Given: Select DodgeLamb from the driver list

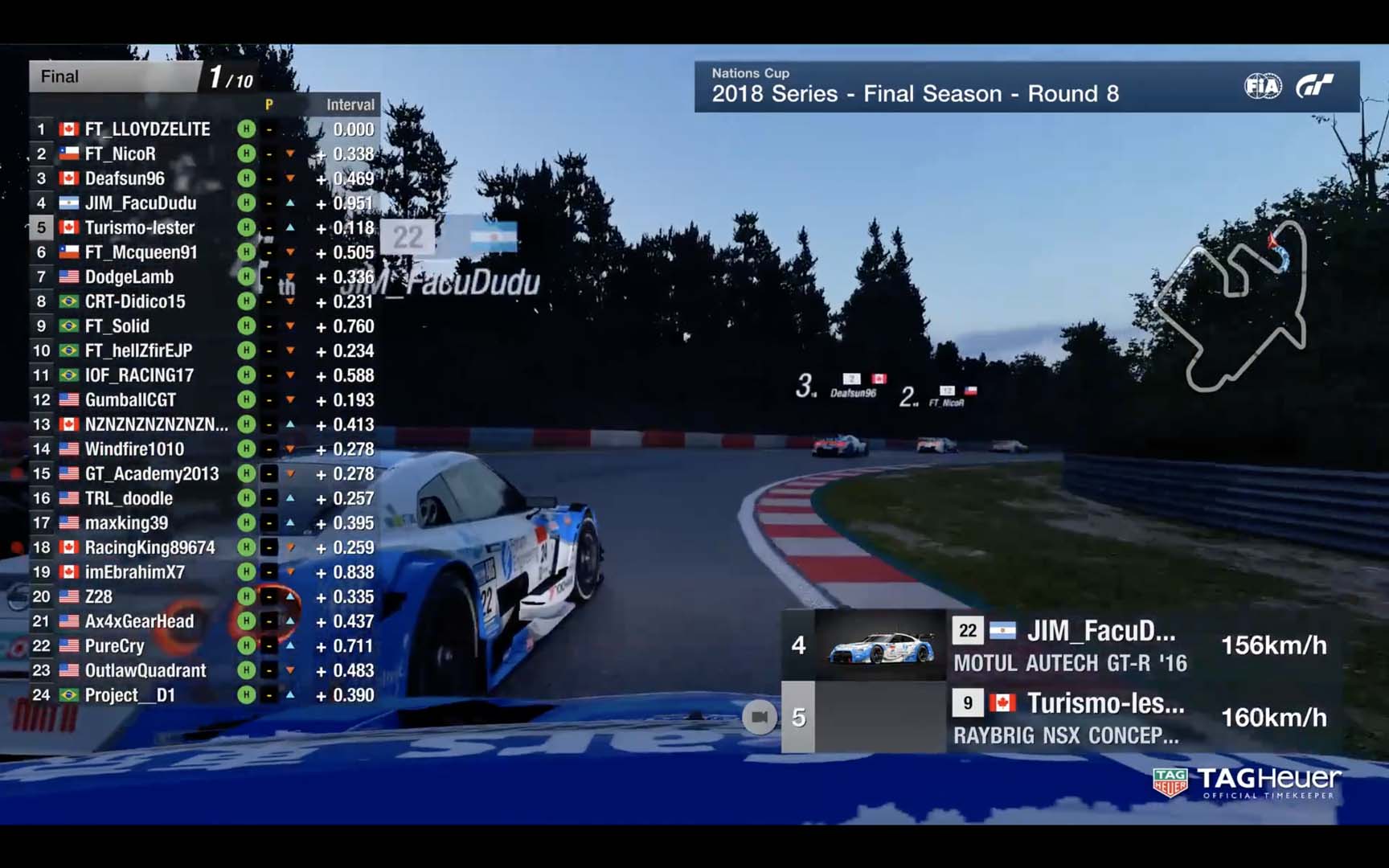Looking at the screenshot, I should pos(129,277).
